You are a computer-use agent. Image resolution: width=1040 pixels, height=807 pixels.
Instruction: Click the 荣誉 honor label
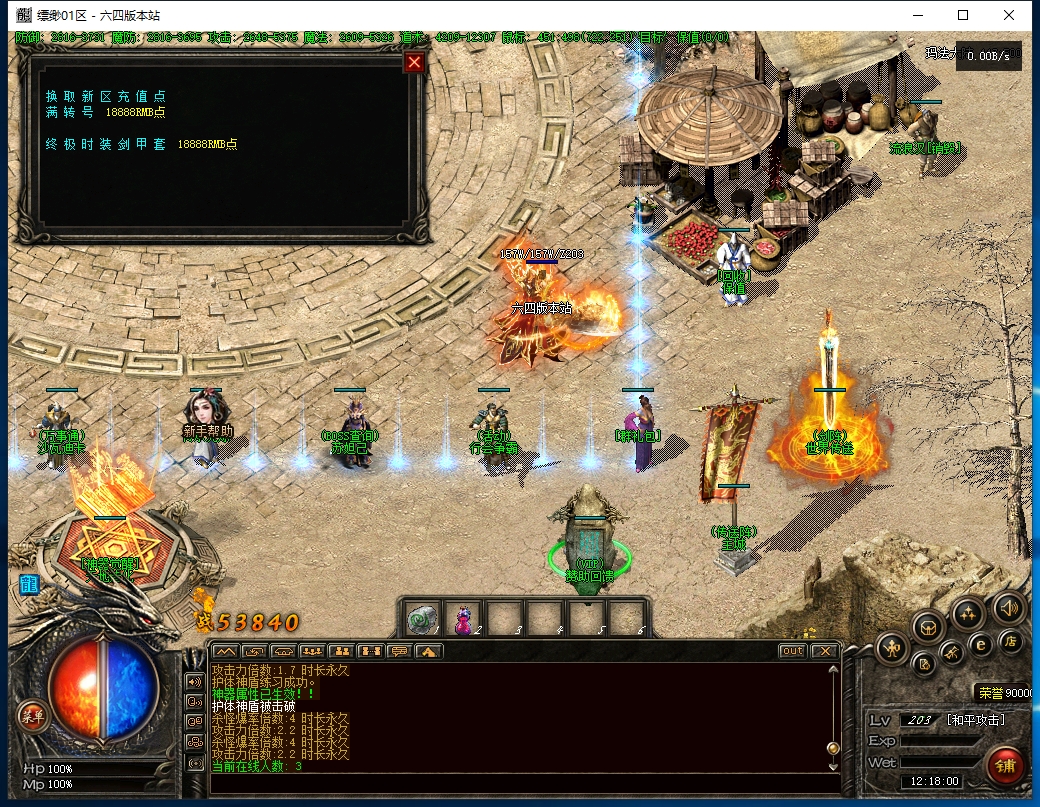point(990,692)
